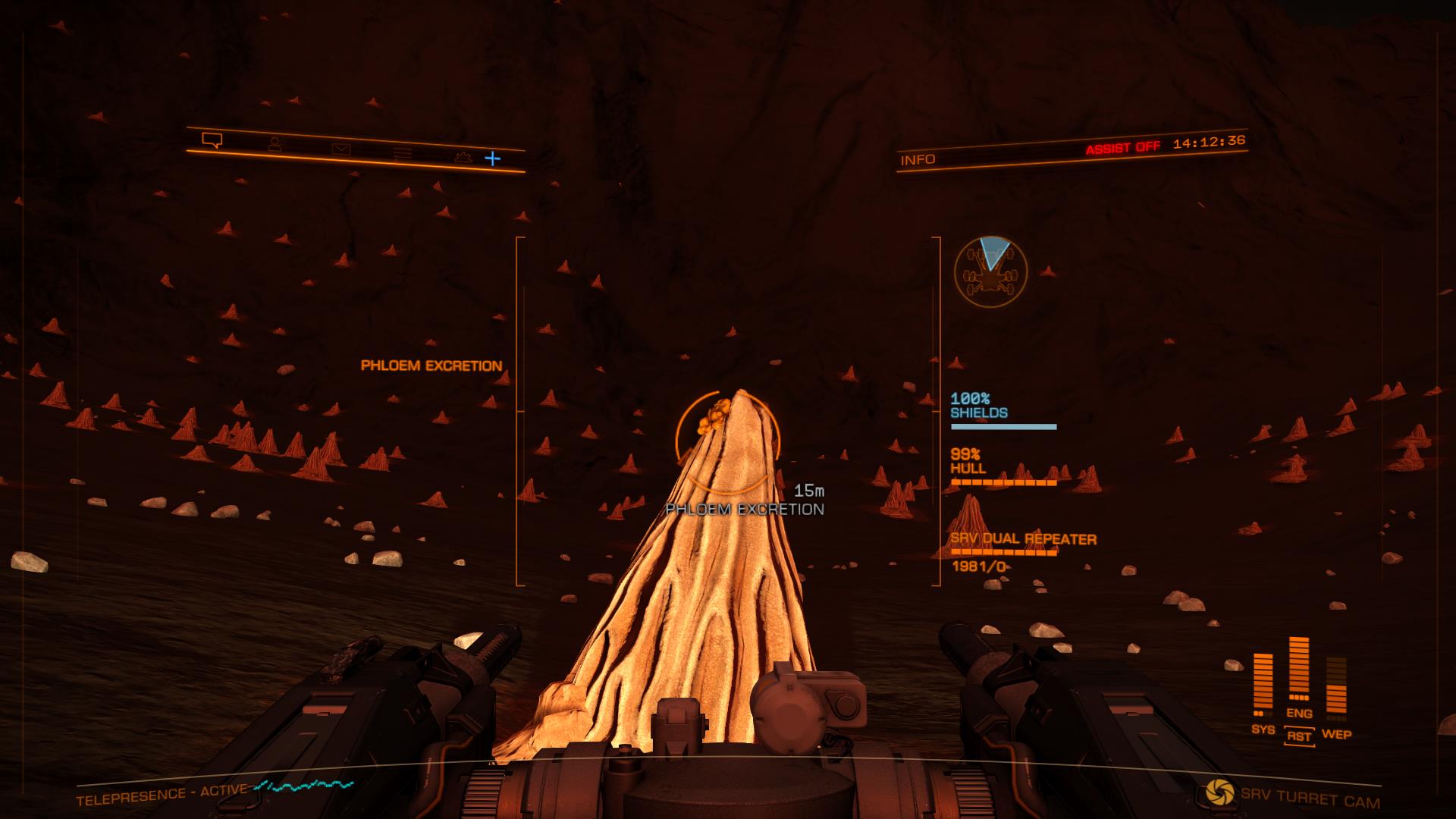Open the inbox envelope tab
Image resolution: width=1456 pixels, height=819 pixels.
340,149
